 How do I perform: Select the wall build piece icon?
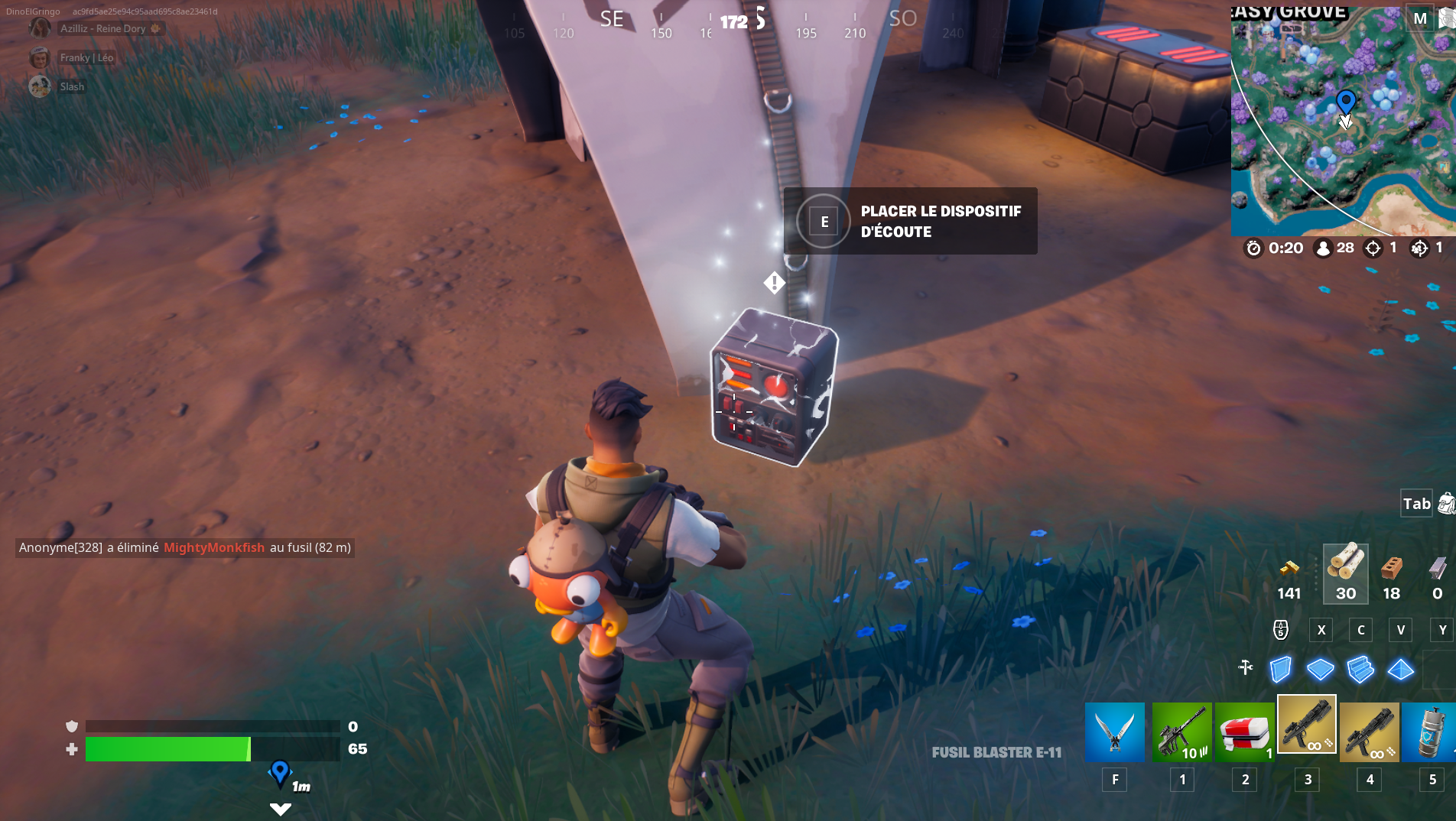click(x=1280, y=670)
